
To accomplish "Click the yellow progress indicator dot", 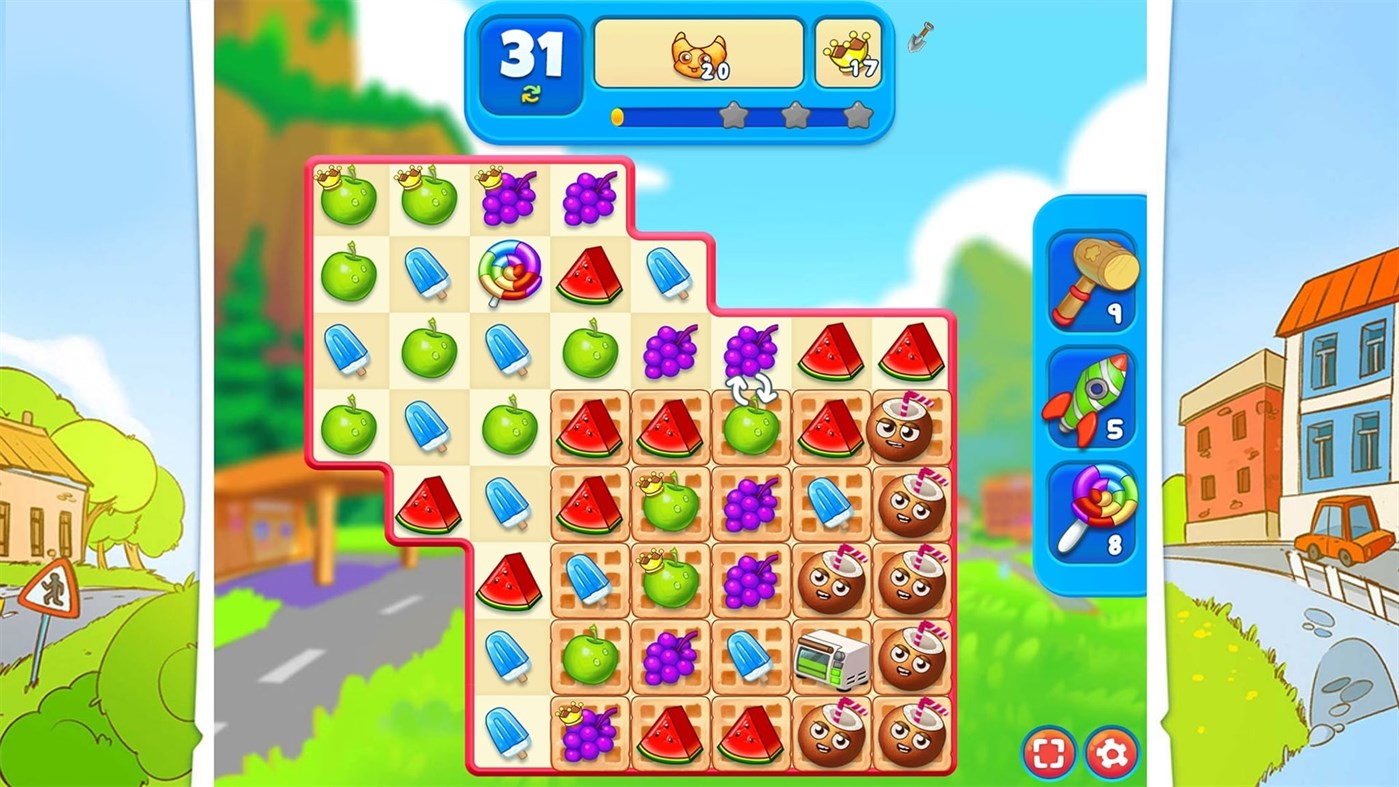I will 617,116.
